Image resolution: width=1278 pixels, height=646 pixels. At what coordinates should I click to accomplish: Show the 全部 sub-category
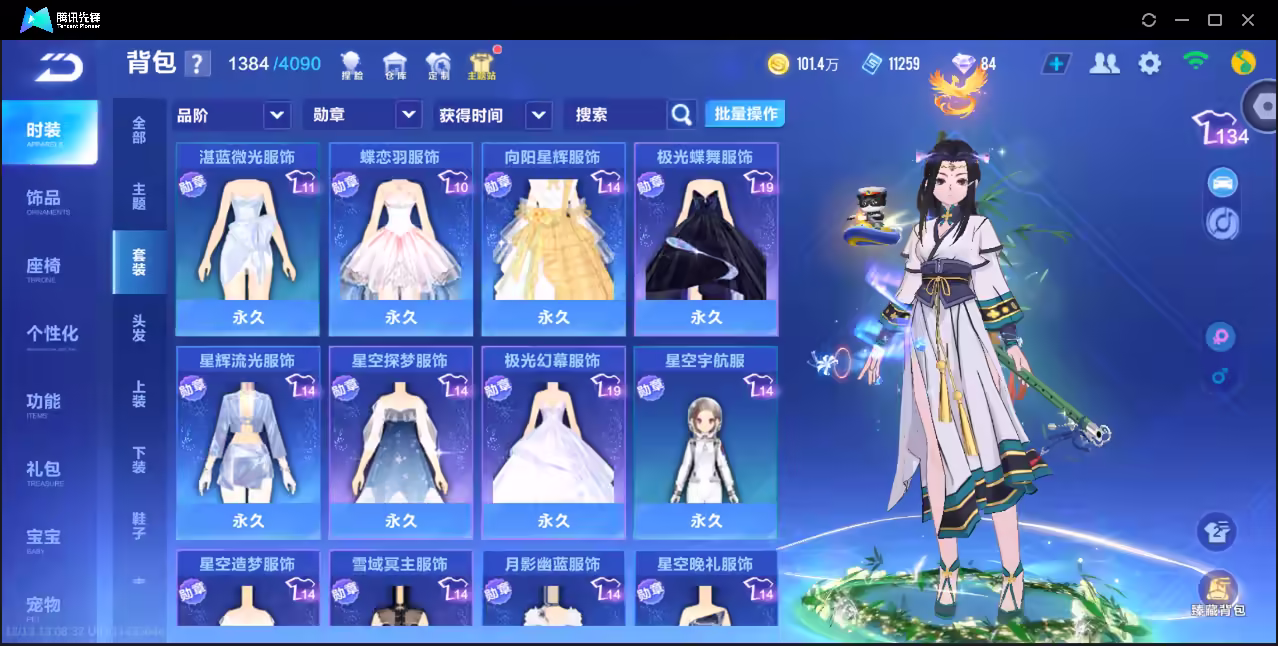[x=139, y=131]
